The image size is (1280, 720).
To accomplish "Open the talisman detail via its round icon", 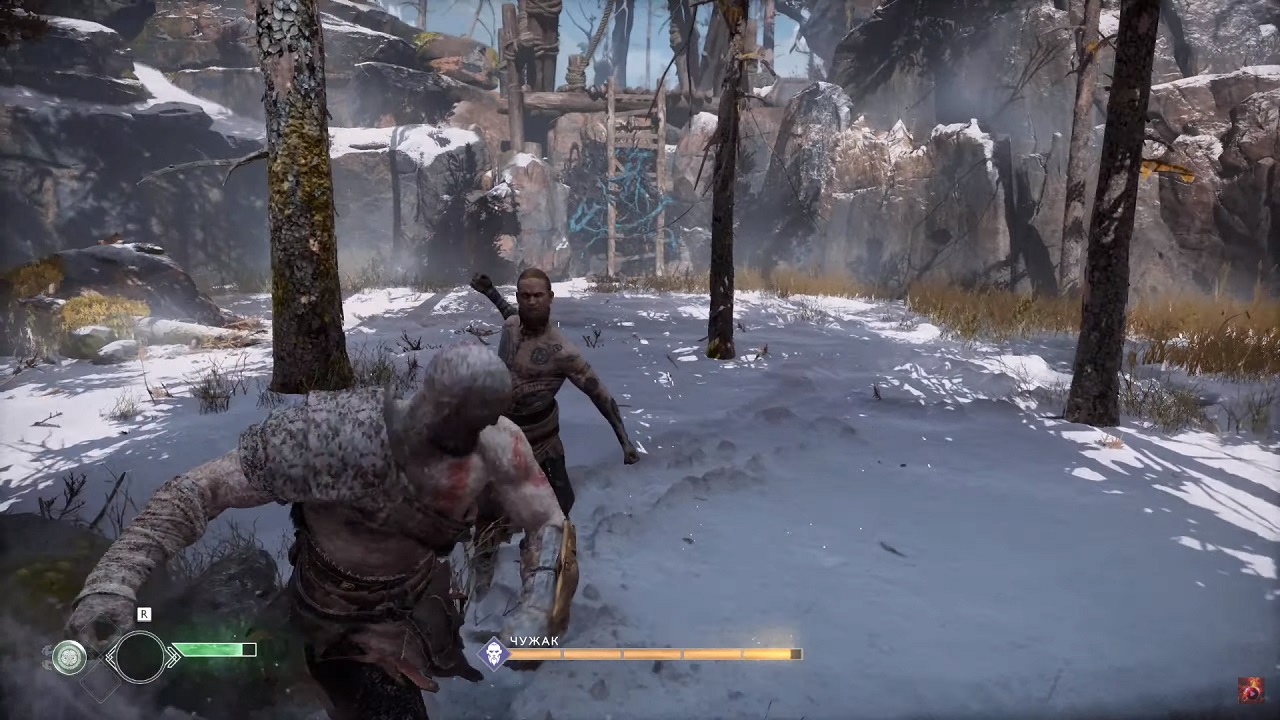I will 68,655.
